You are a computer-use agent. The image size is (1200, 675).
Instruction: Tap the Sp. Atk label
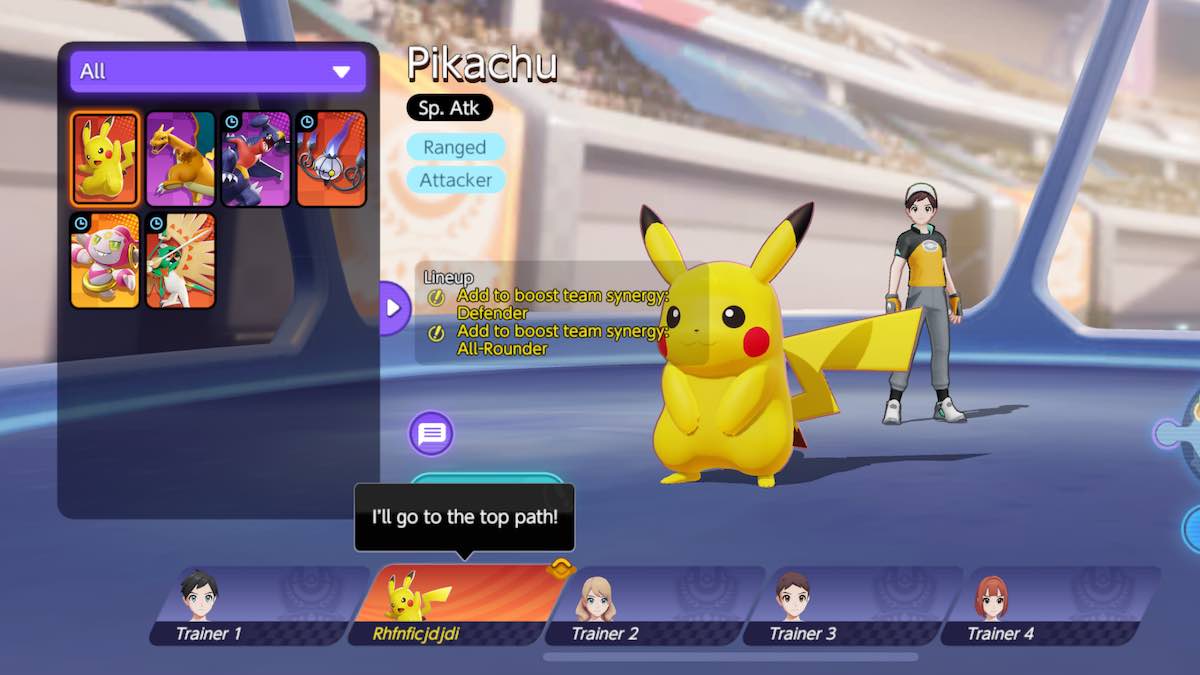(449, 107)
